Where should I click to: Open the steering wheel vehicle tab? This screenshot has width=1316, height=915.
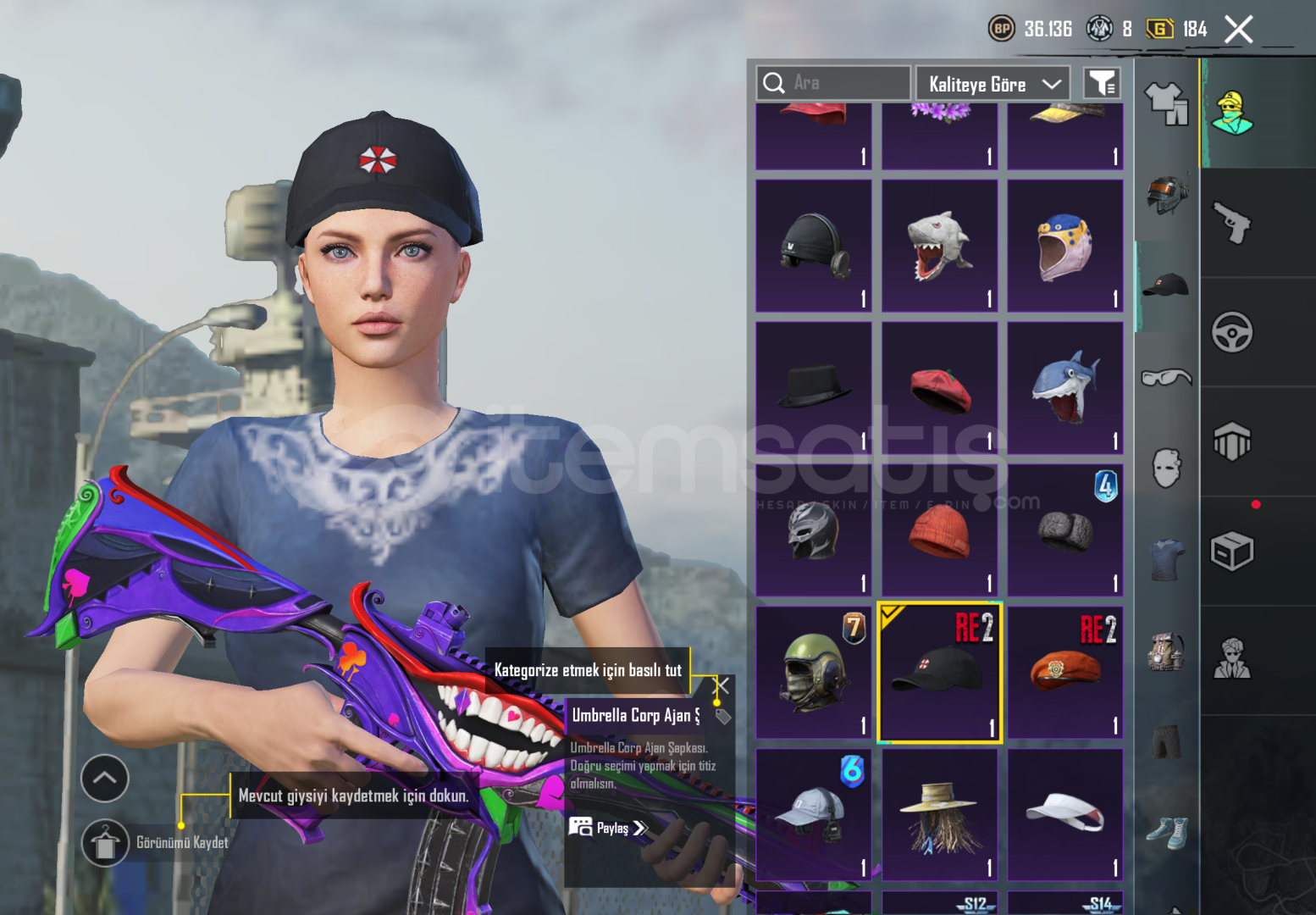1232,332
